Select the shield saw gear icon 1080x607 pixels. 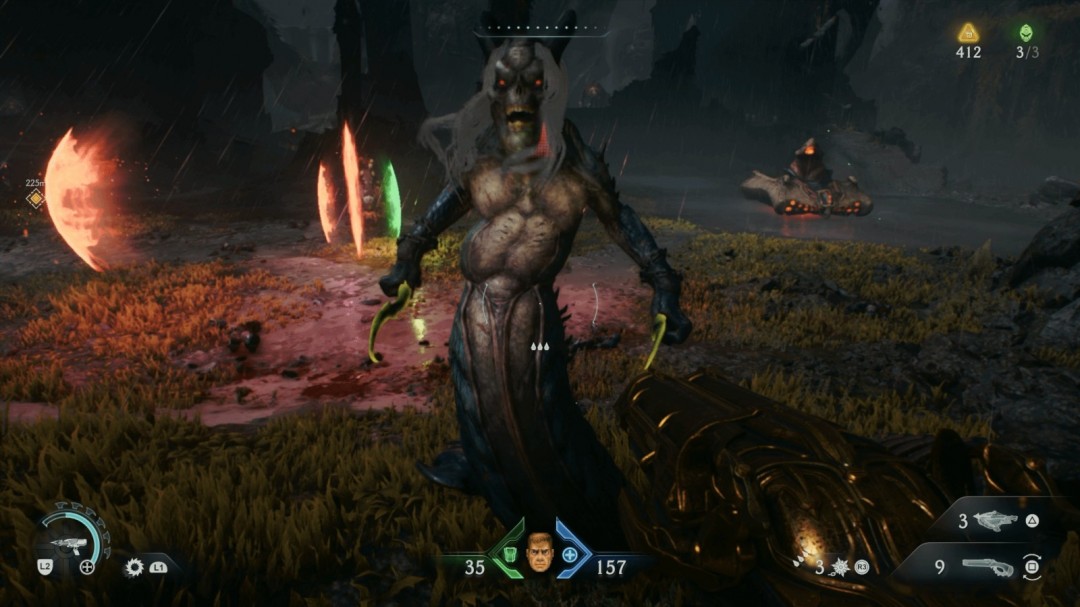[134, 567]
